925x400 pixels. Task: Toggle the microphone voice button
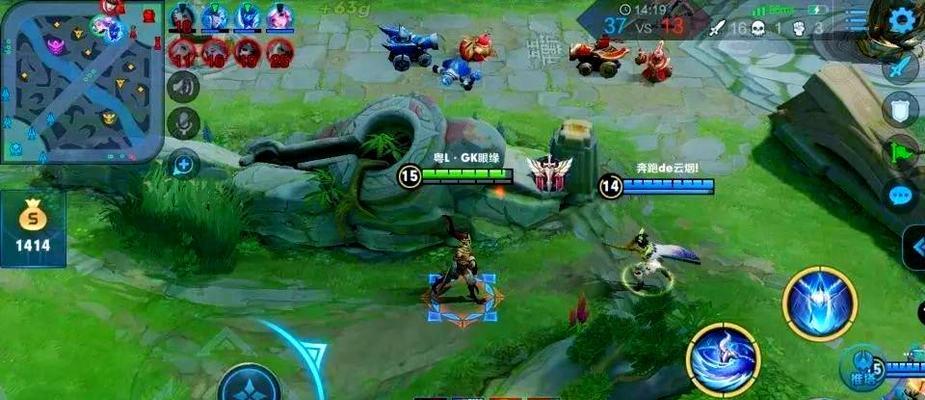183,123
